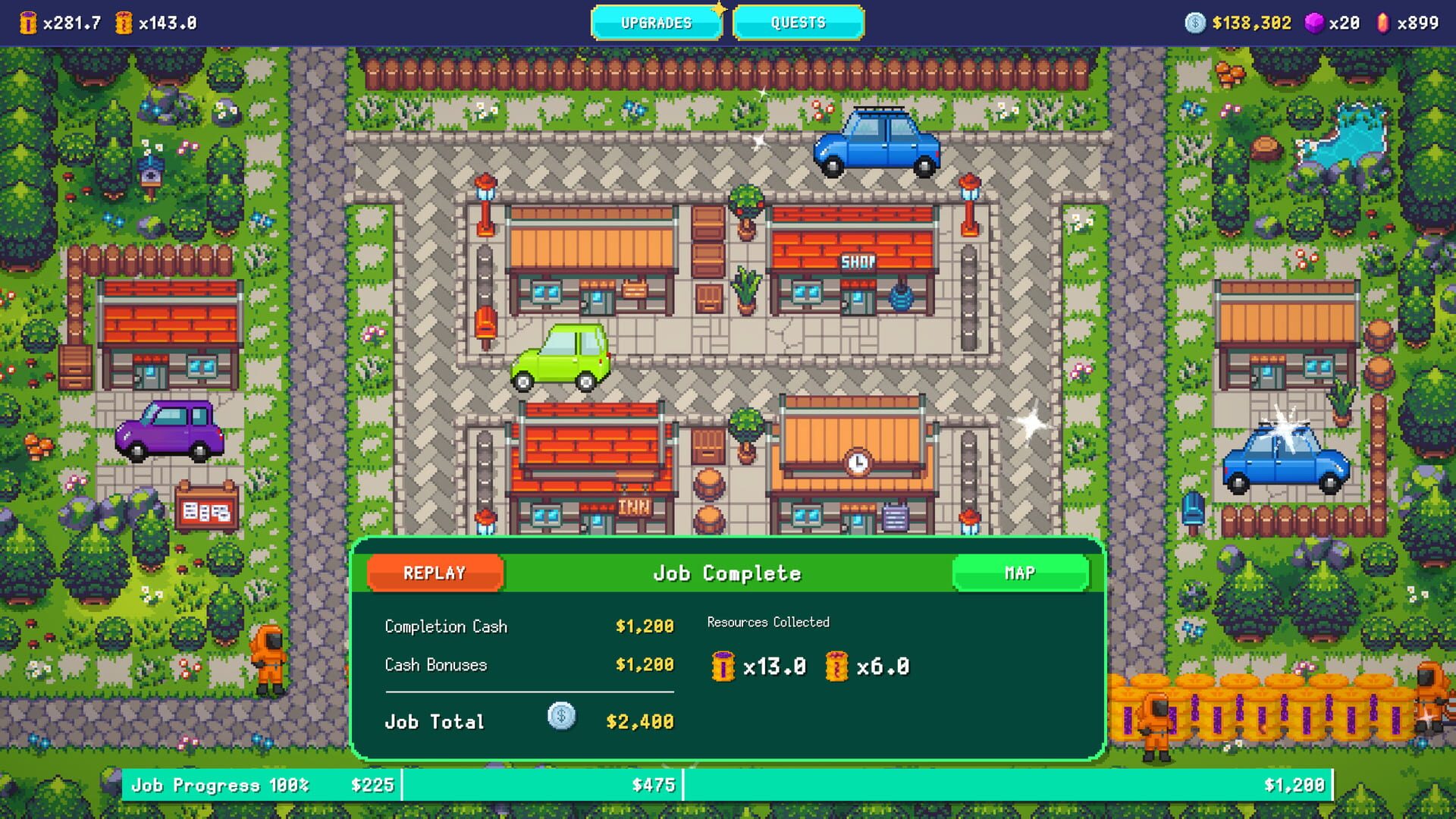1456x819 pixels.
Task: Open the UPGRADES menu
Action: (x=657, y=23)
